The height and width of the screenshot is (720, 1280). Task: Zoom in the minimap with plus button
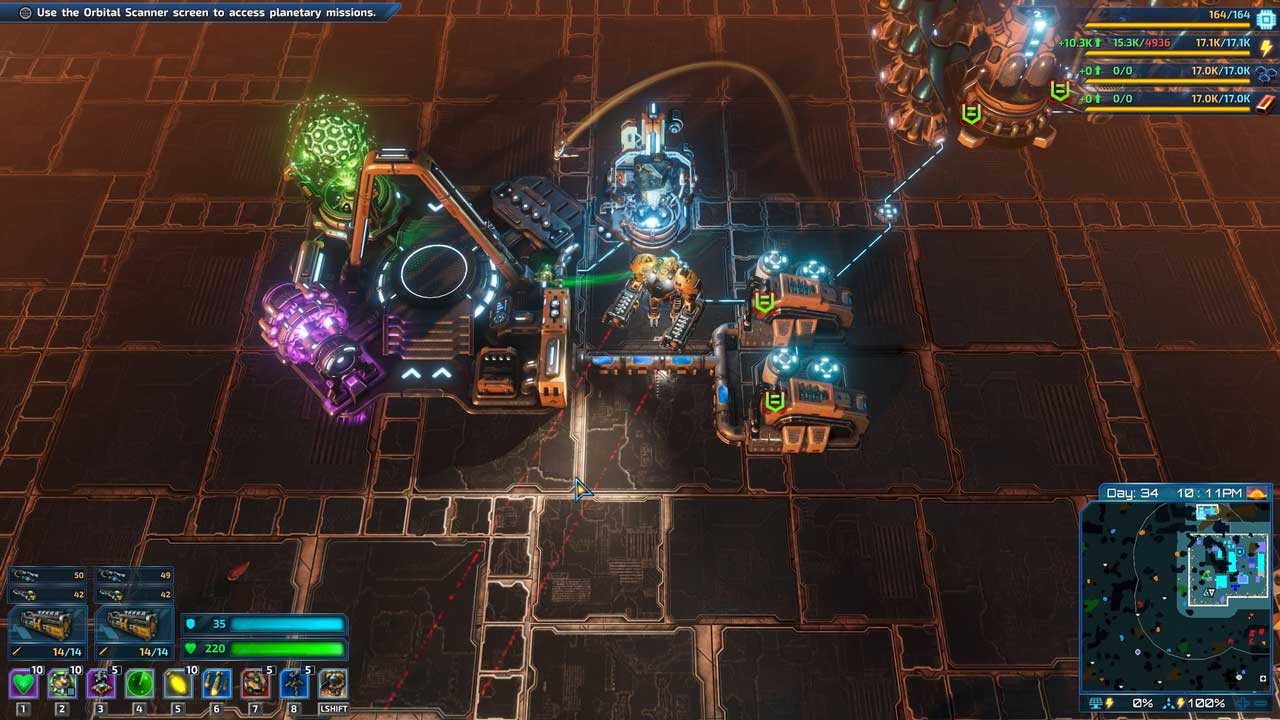pyautogui.click(x=1244, y=703)
